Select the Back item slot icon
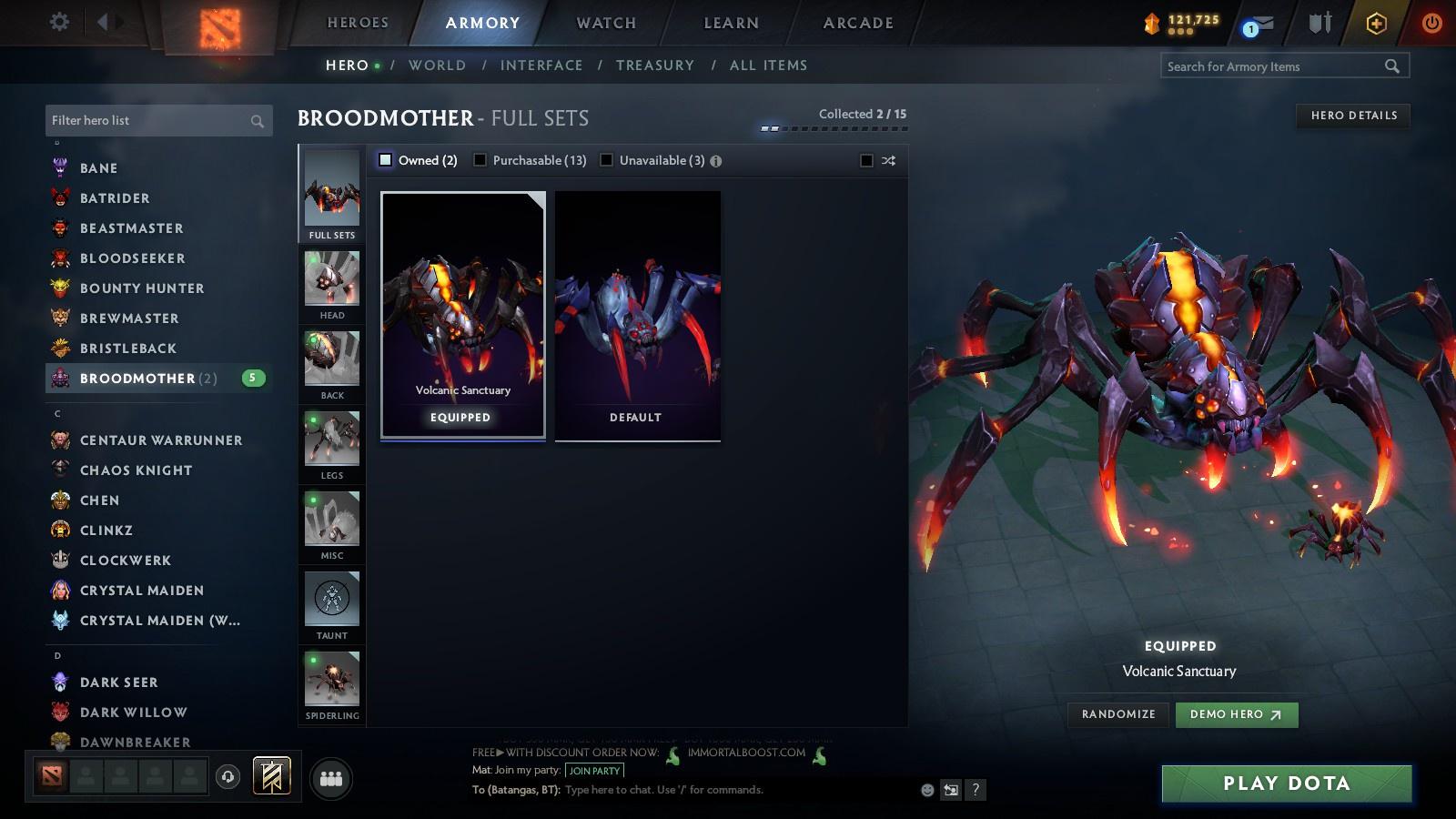Viewport: 1456px width, 819px height. 330,360
